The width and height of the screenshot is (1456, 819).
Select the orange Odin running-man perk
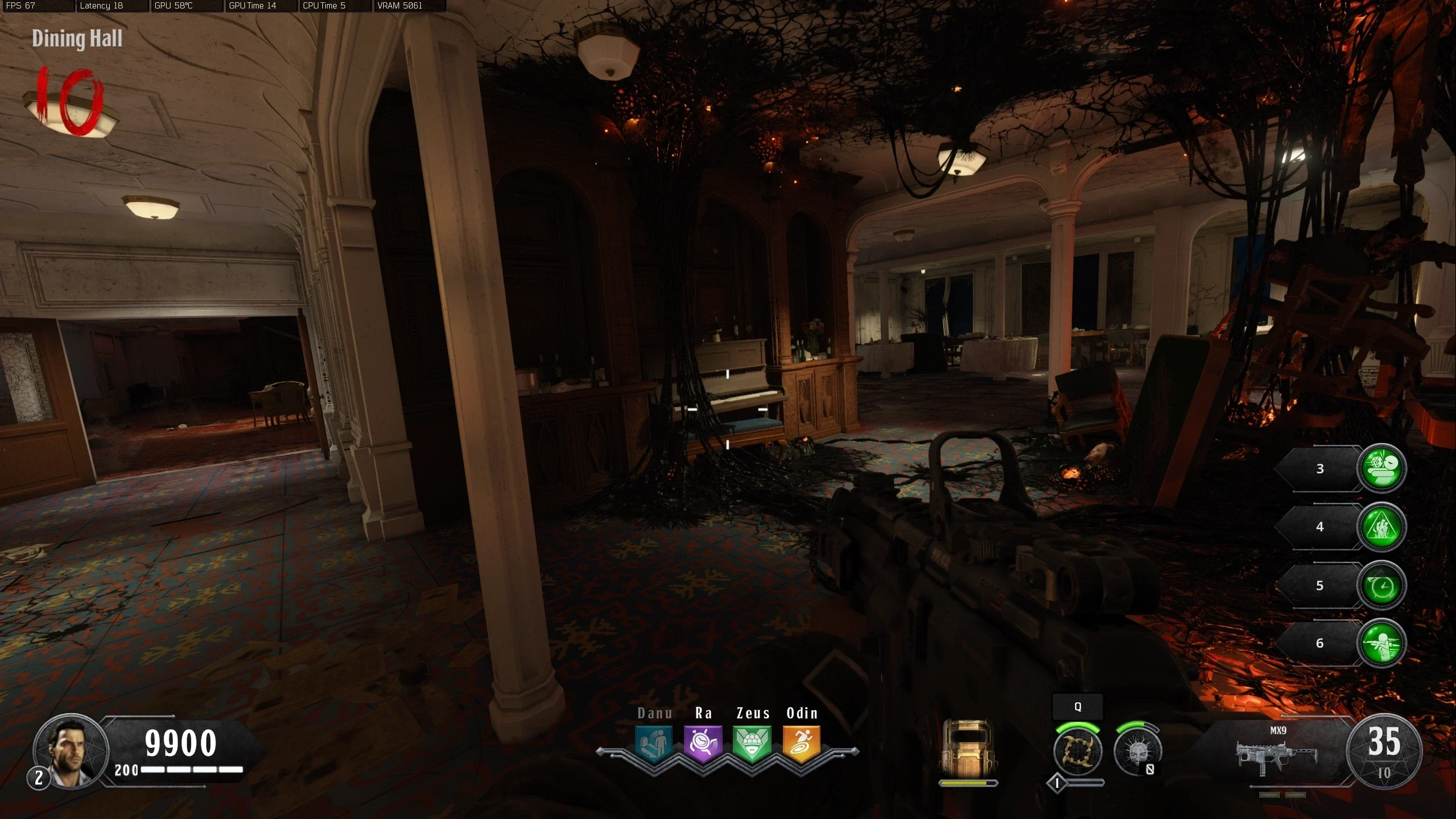802,743
